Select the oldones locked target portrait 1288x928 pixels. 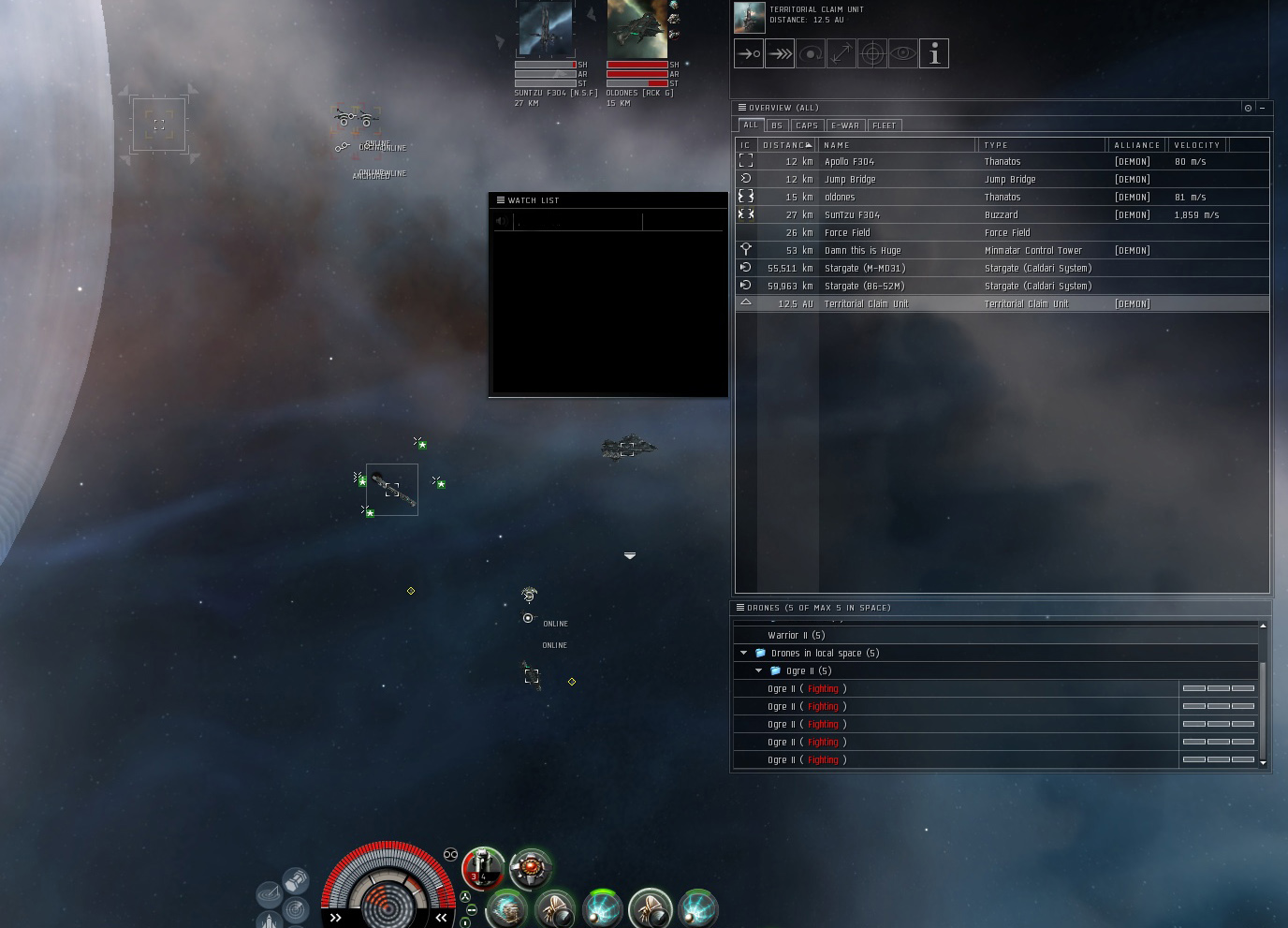(637, 29)
